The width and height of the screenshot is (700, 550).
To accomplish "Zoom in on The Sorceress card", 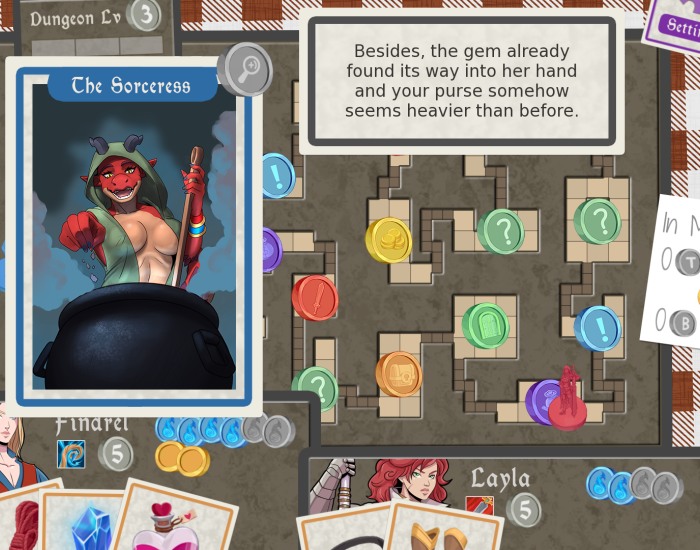I will click(x=243, y=70).
